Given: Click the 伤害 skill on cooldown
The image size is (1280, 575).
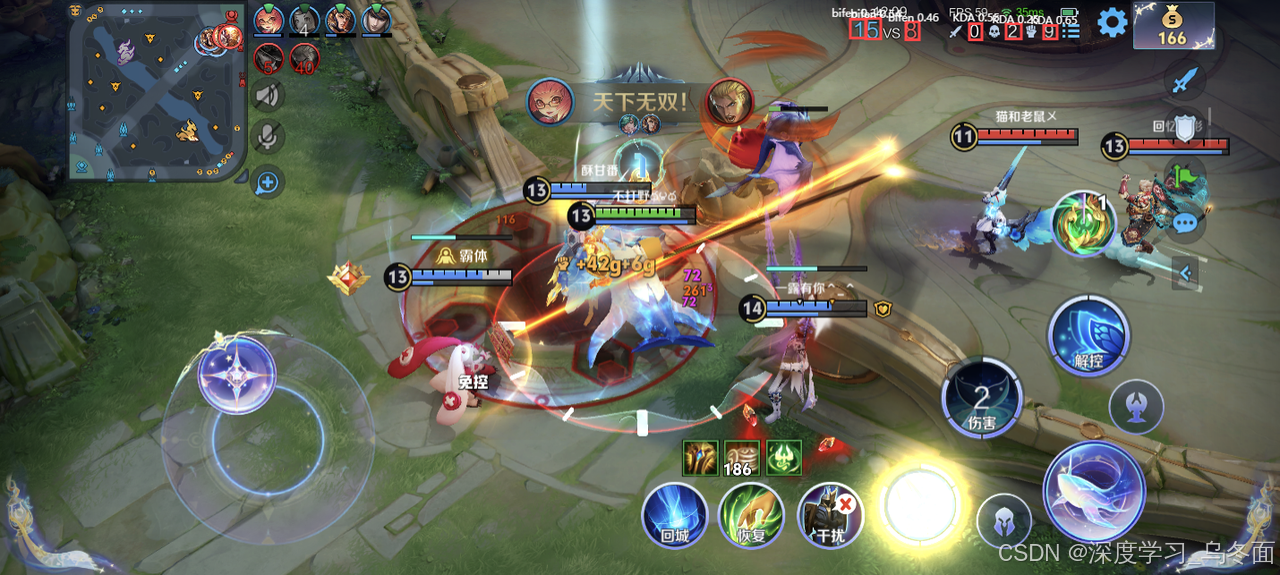Looking at the screenshot, I should pos(981,399).
